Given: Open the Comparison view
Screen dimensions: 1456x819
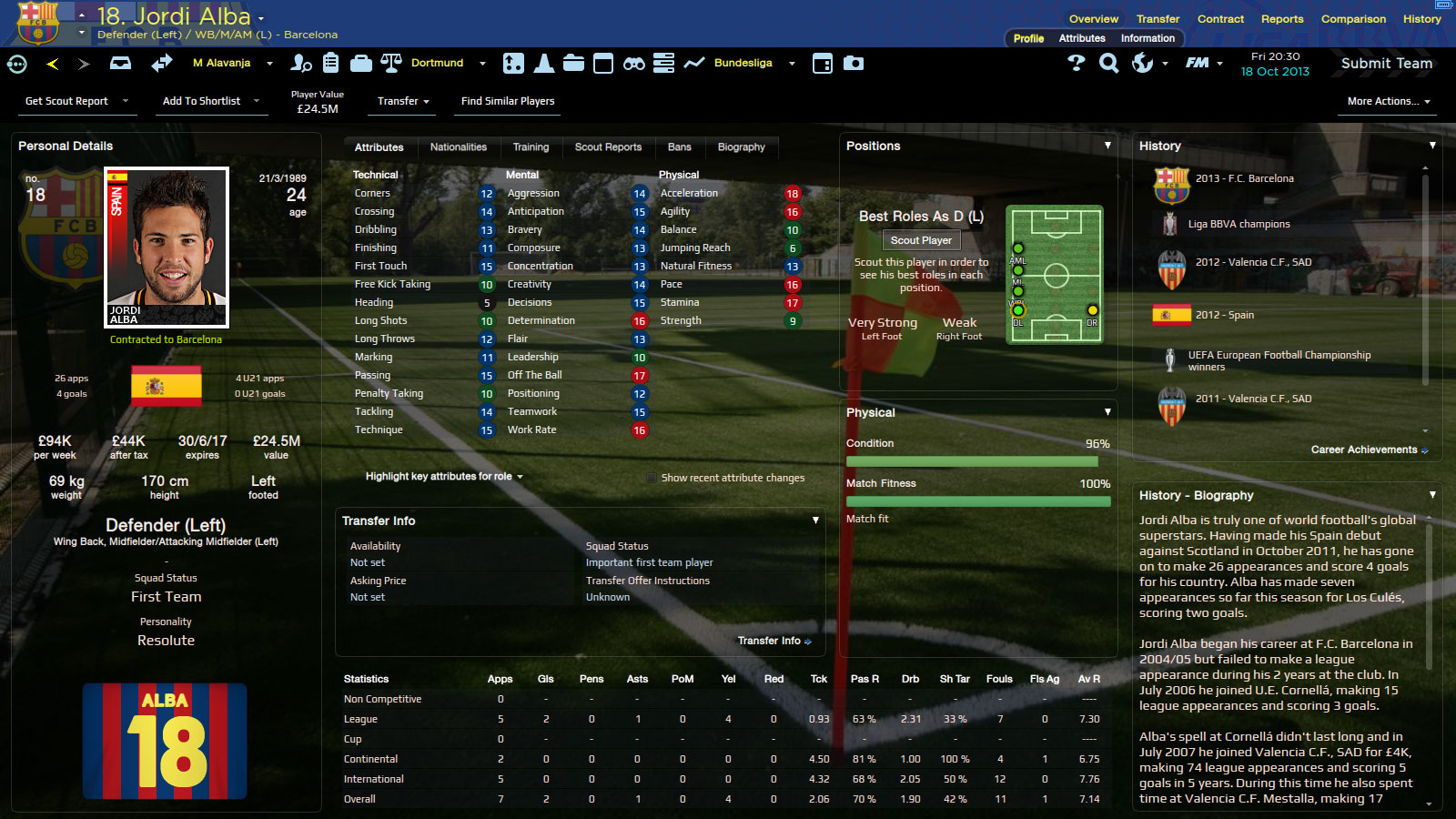Looking at the screenshot, I should click(1353, 19).
